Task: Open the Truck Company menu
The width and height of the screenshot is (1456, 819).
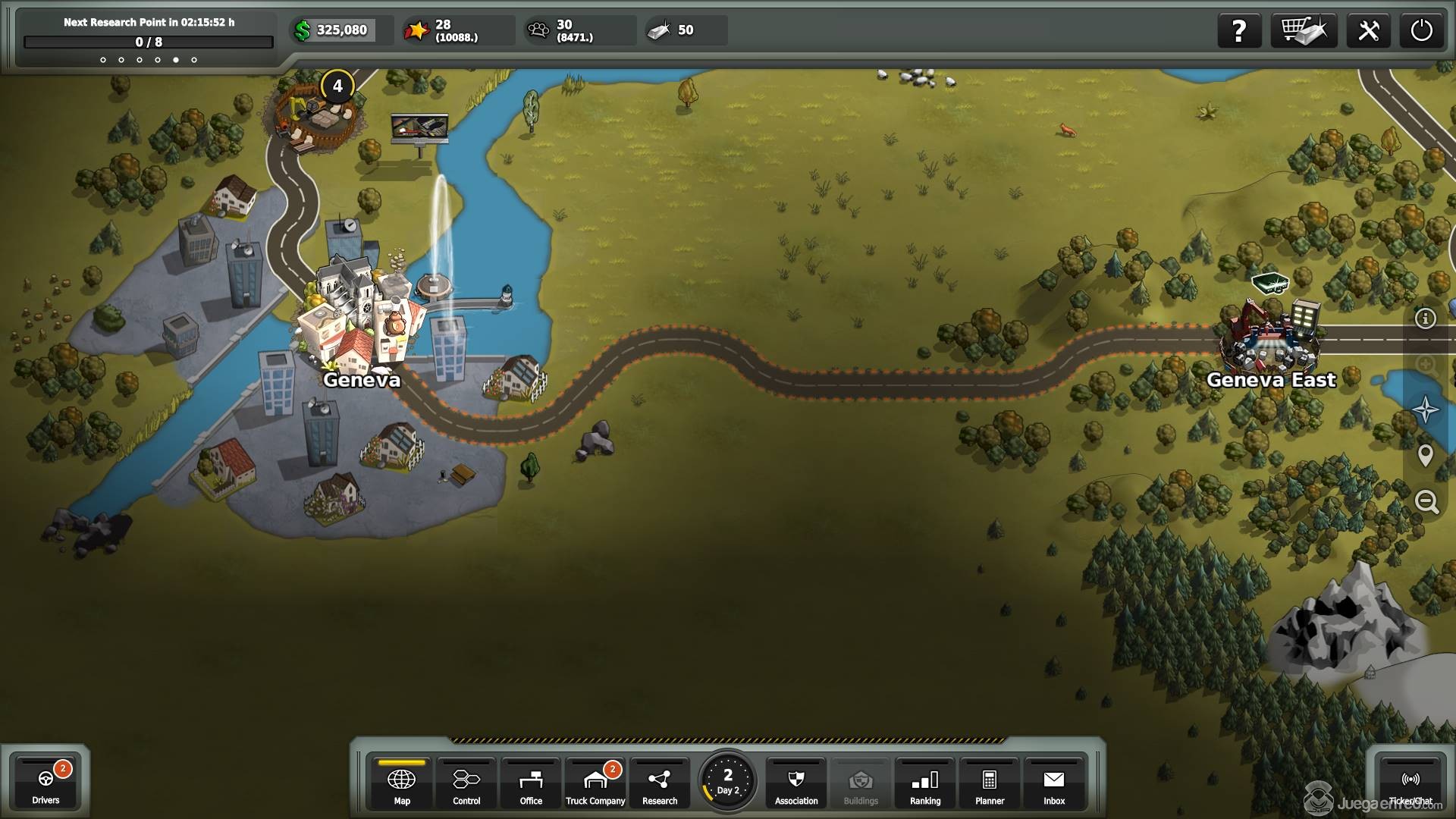Action: point(595,783)
